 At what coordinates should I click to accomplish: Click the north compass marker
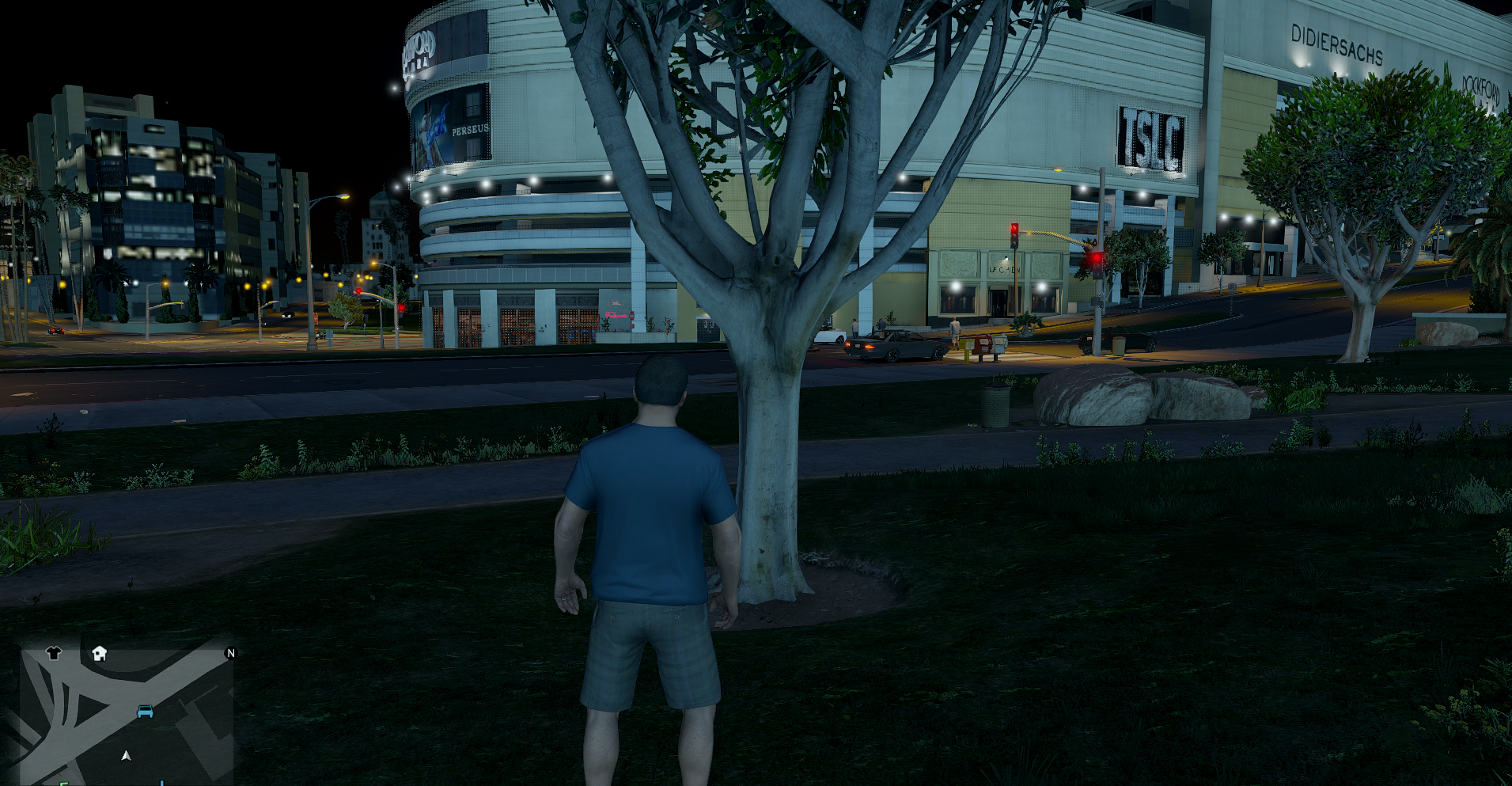click(x=230, y=653)
